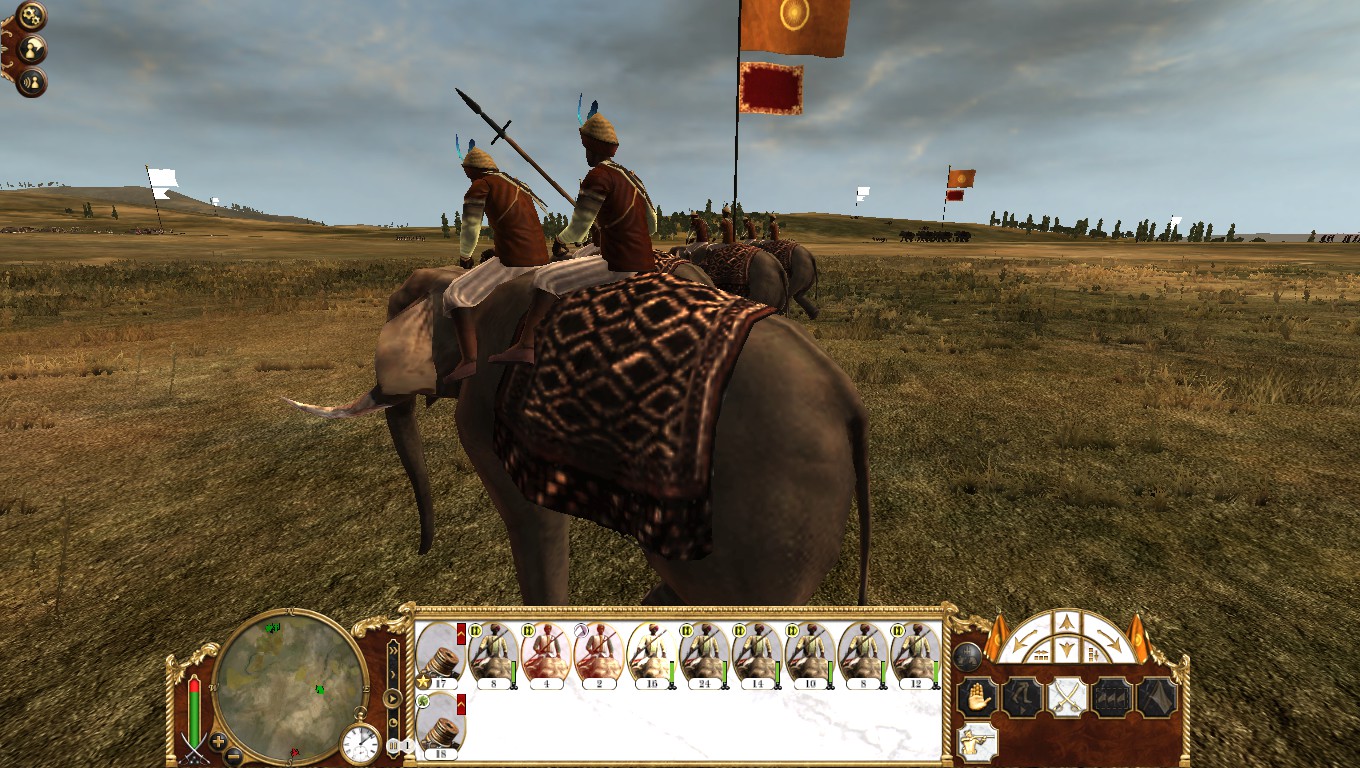Pause the battle with the pause button
The height and width of the screenshot is (768, 1360).
[393, 746]
